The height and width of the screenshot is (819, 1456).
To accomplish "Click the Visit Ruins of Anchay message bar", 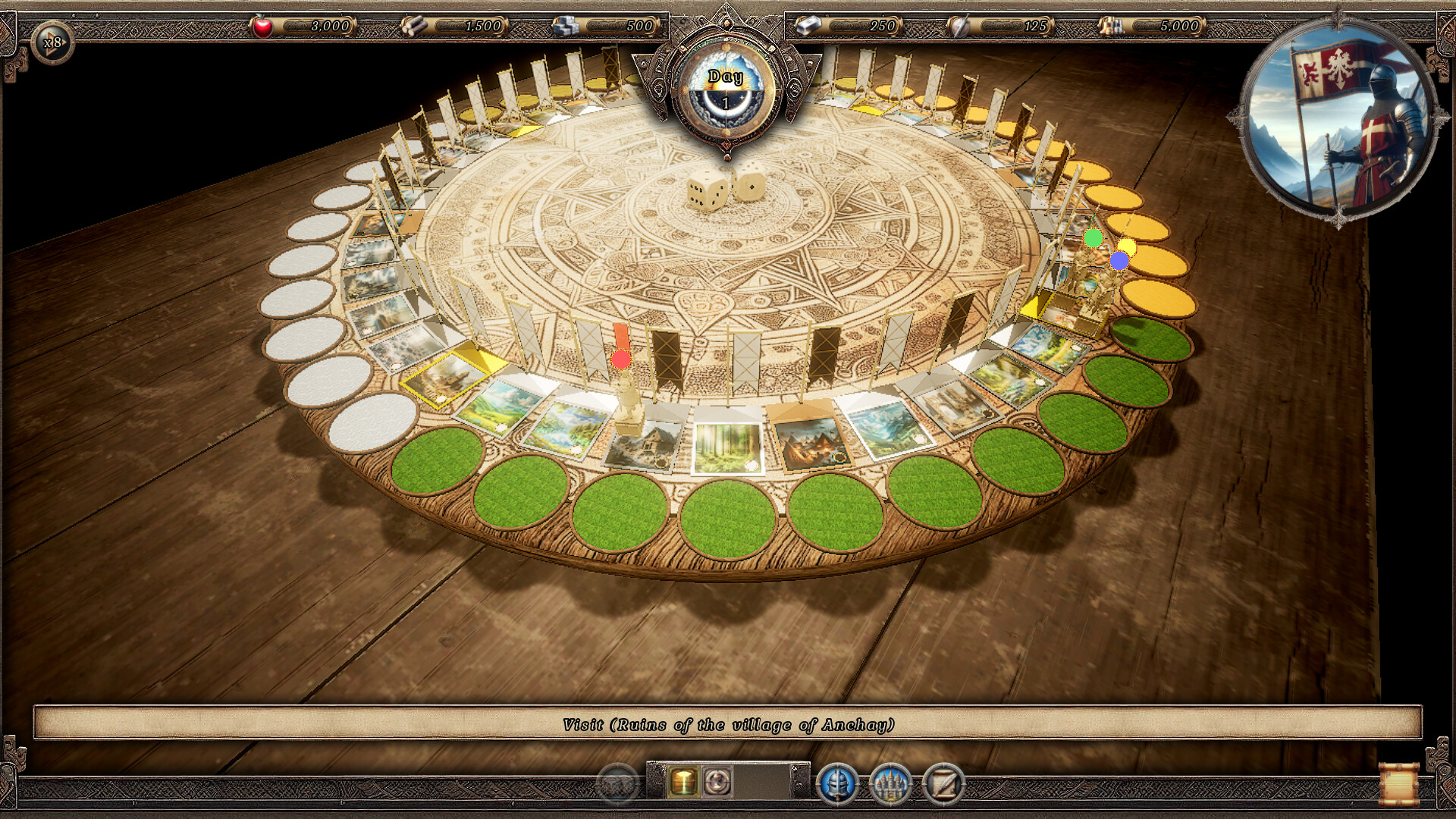I will (x=728, y=724).
